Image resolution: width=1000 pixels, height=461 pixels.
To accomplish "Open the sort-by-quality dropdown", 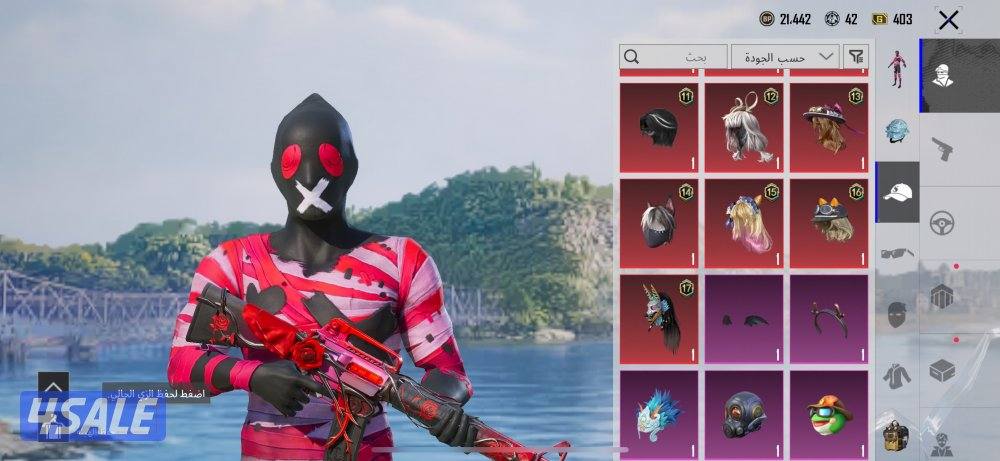I will tap(785, 57).
